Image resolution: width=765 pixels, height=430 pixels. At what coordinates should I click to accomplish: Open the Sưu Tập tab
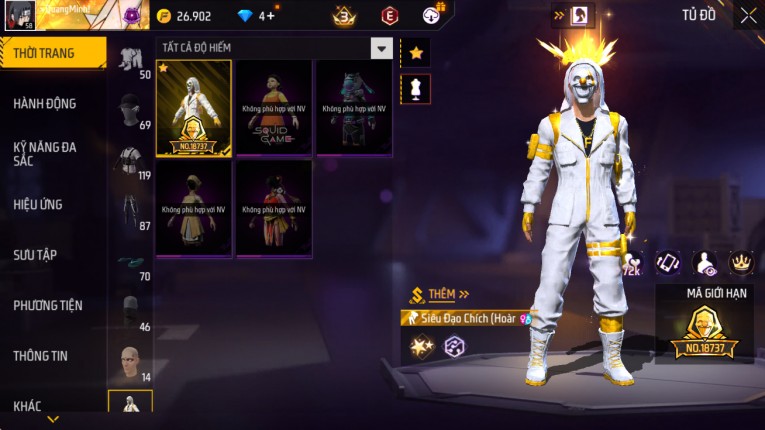(35, 254)
